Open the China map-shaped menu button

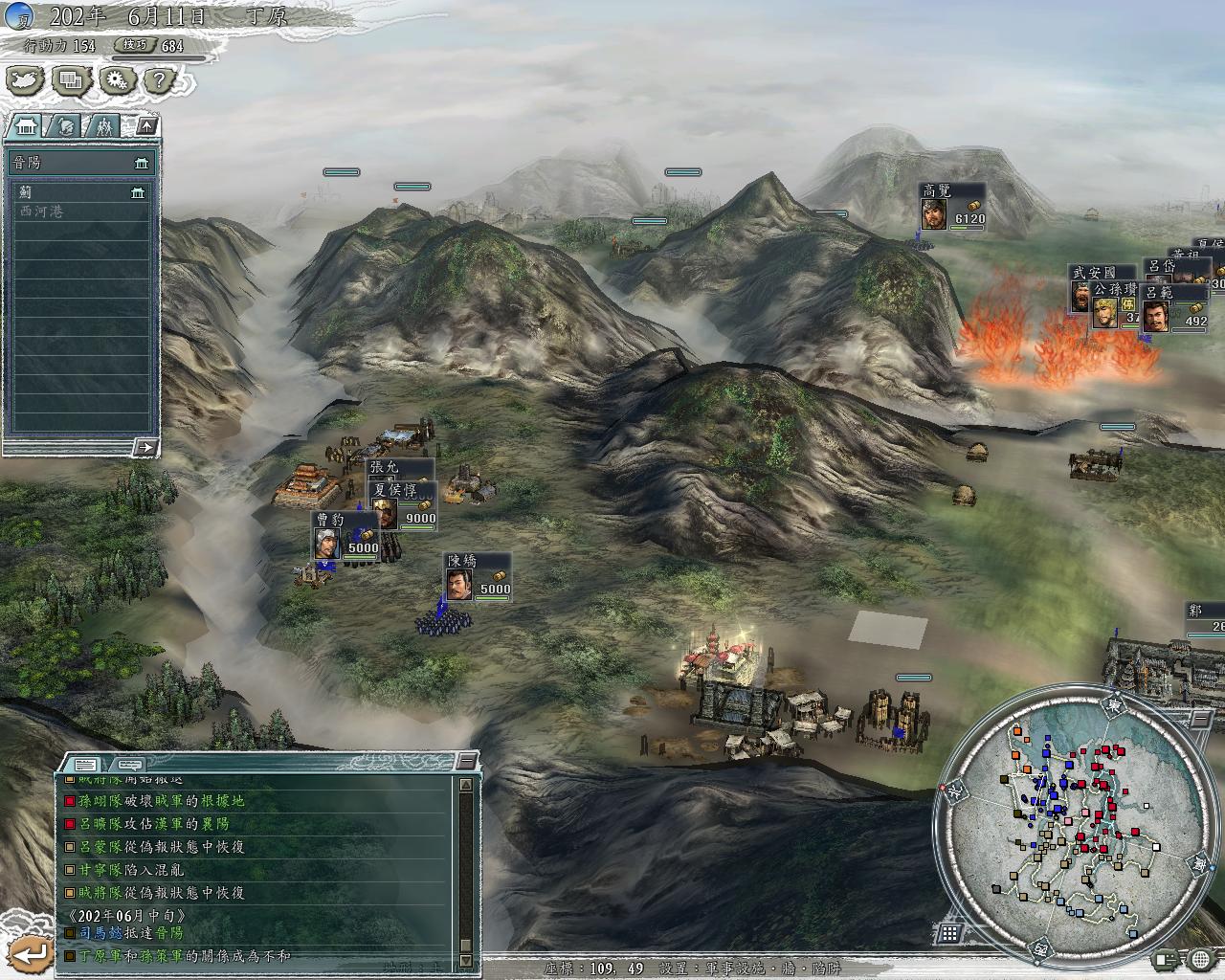pos(27,80)
